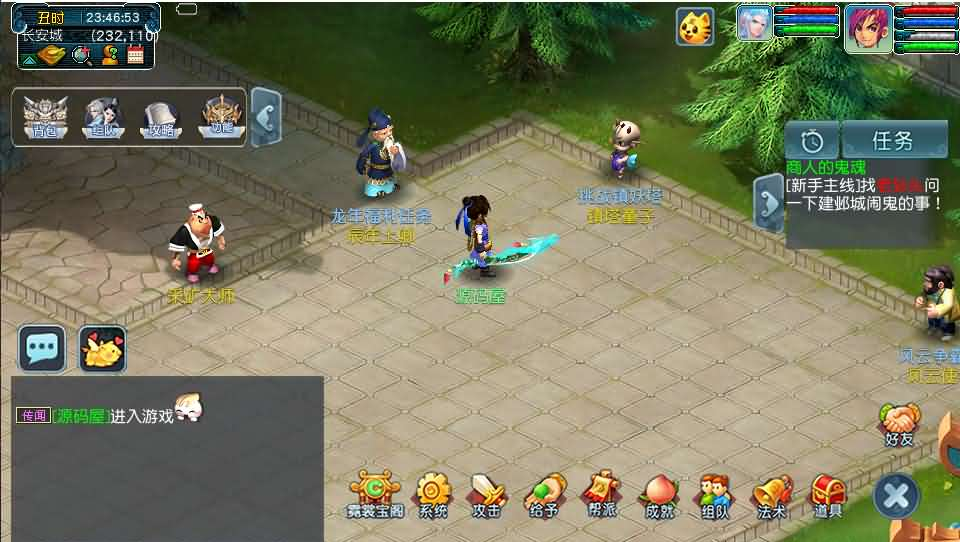Open the 帮派 guild panel
Viewport: 960px width, 542px height.
(x=602, y=493)
